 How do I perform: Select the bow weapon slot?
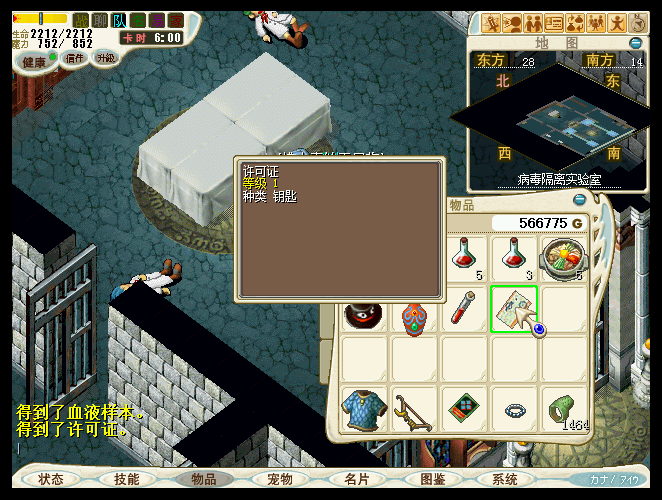tap(414, 410)
